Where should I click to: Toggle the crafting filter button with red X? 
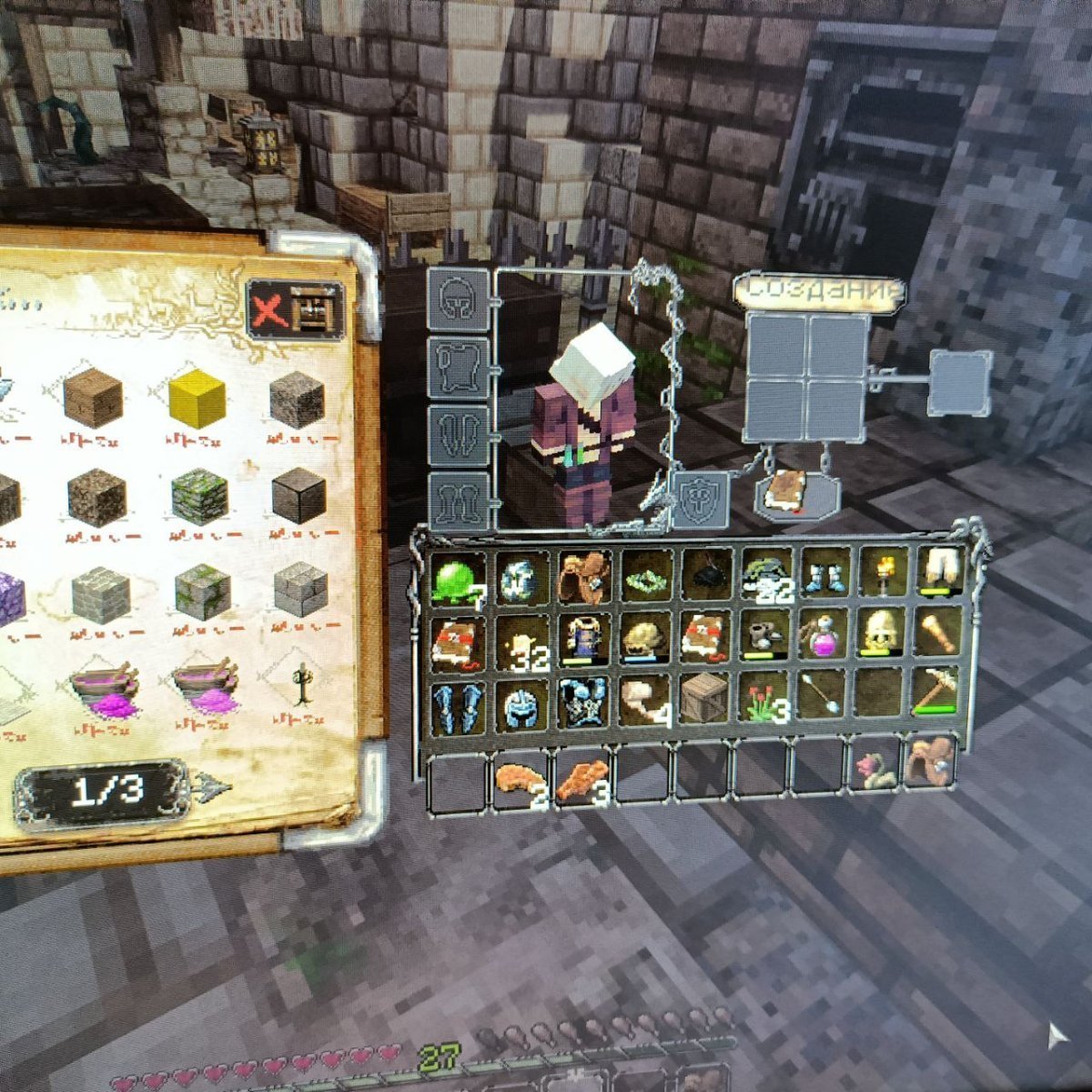[296, 310]
